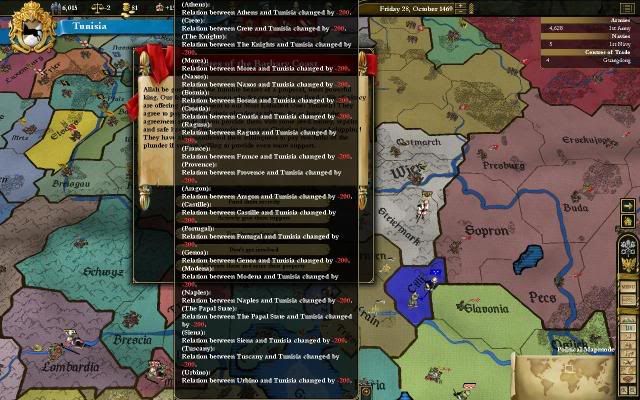Screen dimensions: 640x400
Task: Click the home capital button
Action: tap(628, 221)
